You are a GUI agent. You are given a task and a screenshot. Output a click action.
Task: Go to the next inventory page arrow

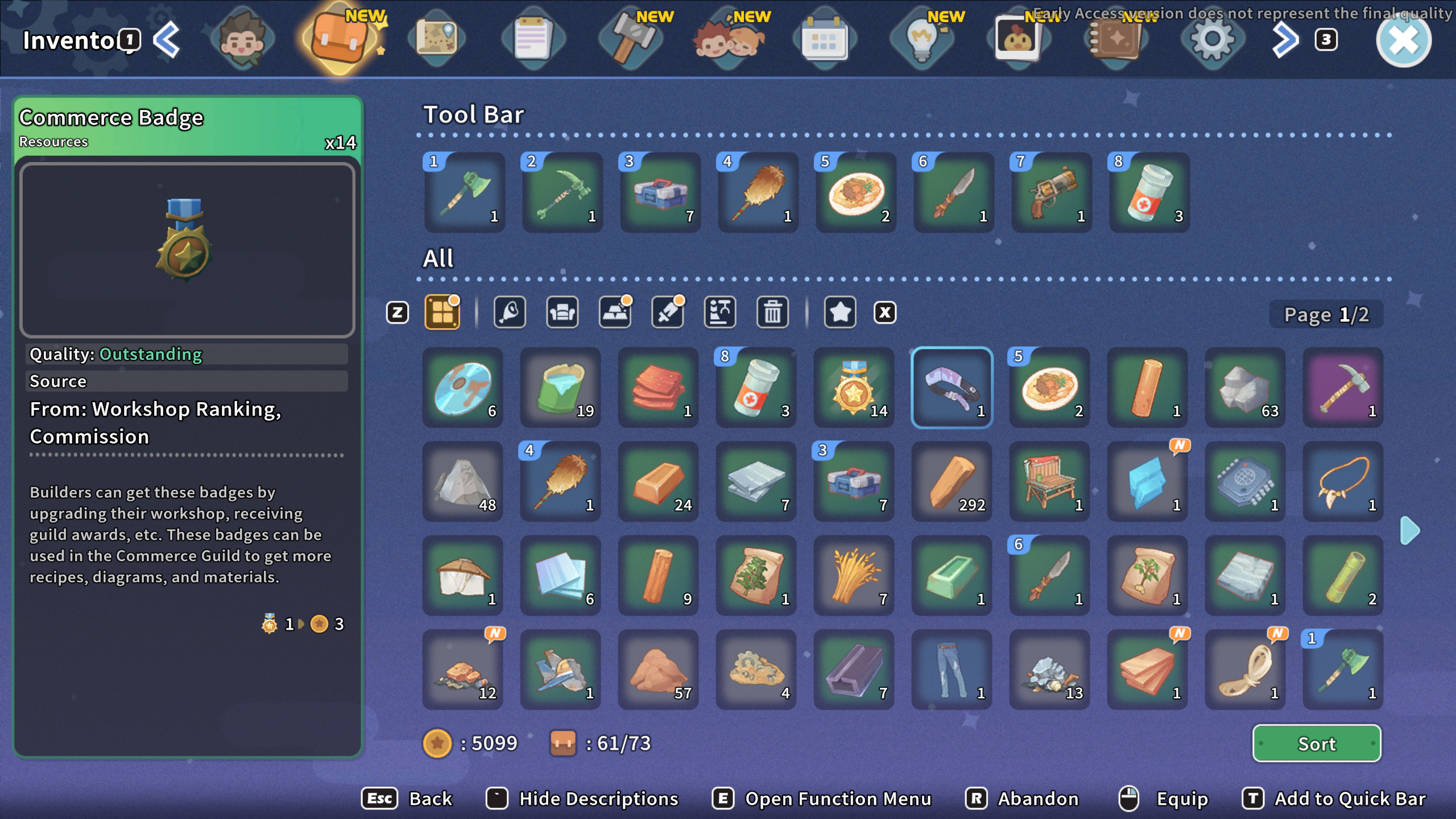1409,531
